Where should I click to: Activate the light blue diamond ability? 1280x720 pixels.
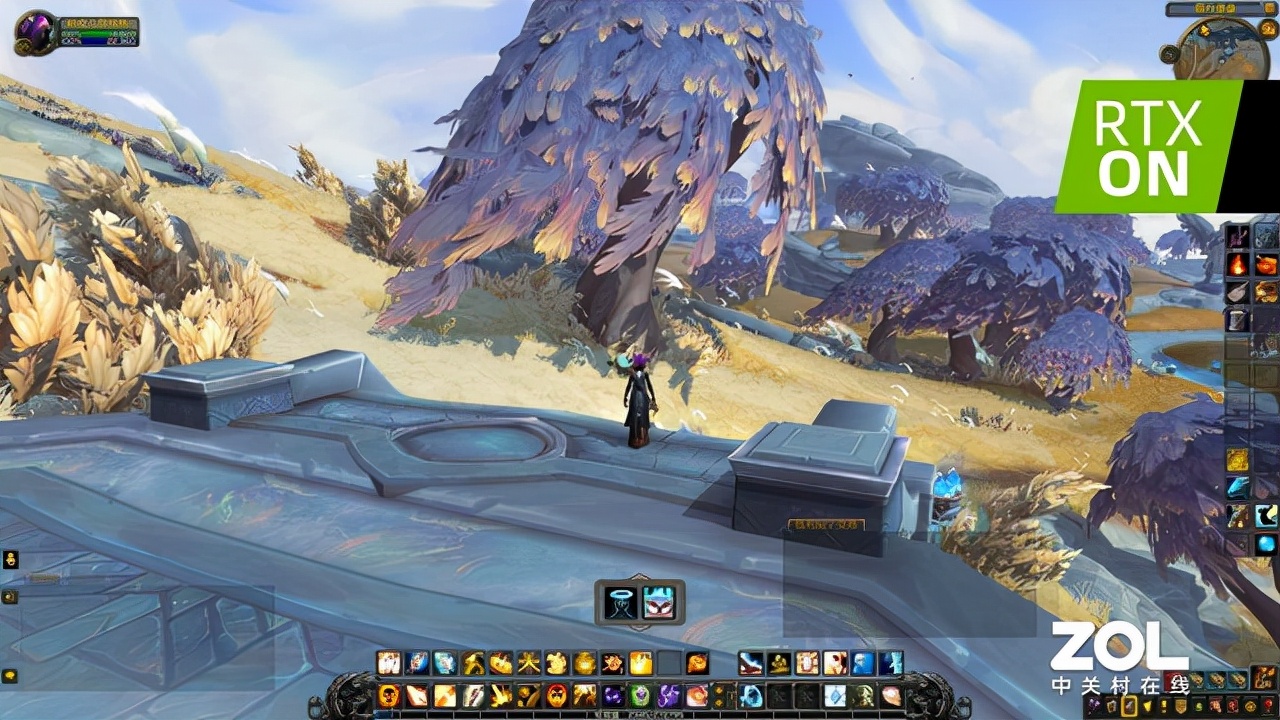[x=835, y=696]
